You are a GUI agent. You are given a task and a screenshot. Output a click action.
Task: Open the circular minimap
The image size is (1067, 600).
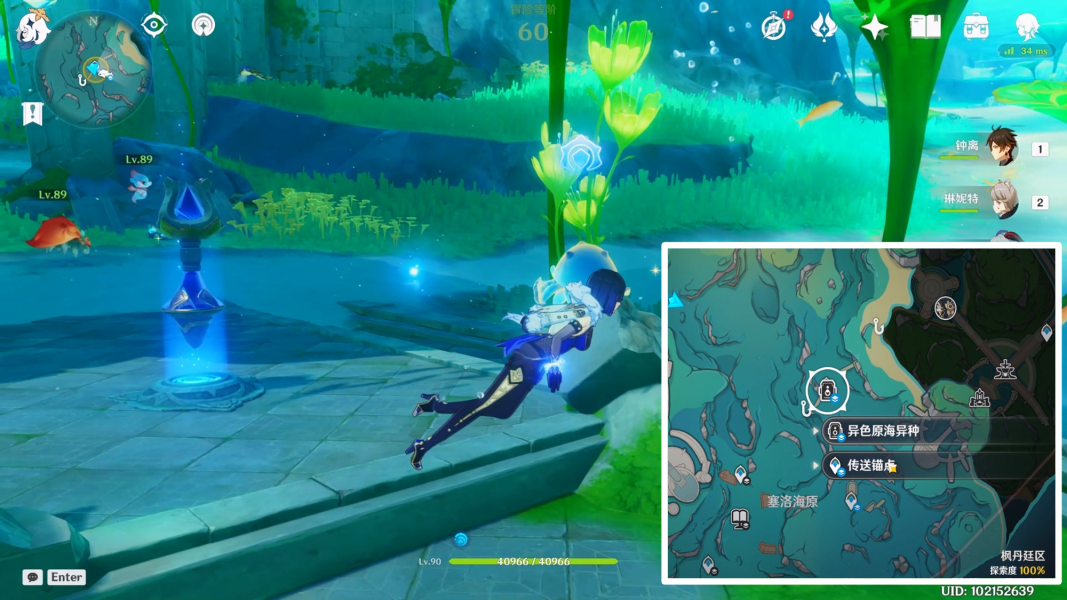click(x=92, y=68)
